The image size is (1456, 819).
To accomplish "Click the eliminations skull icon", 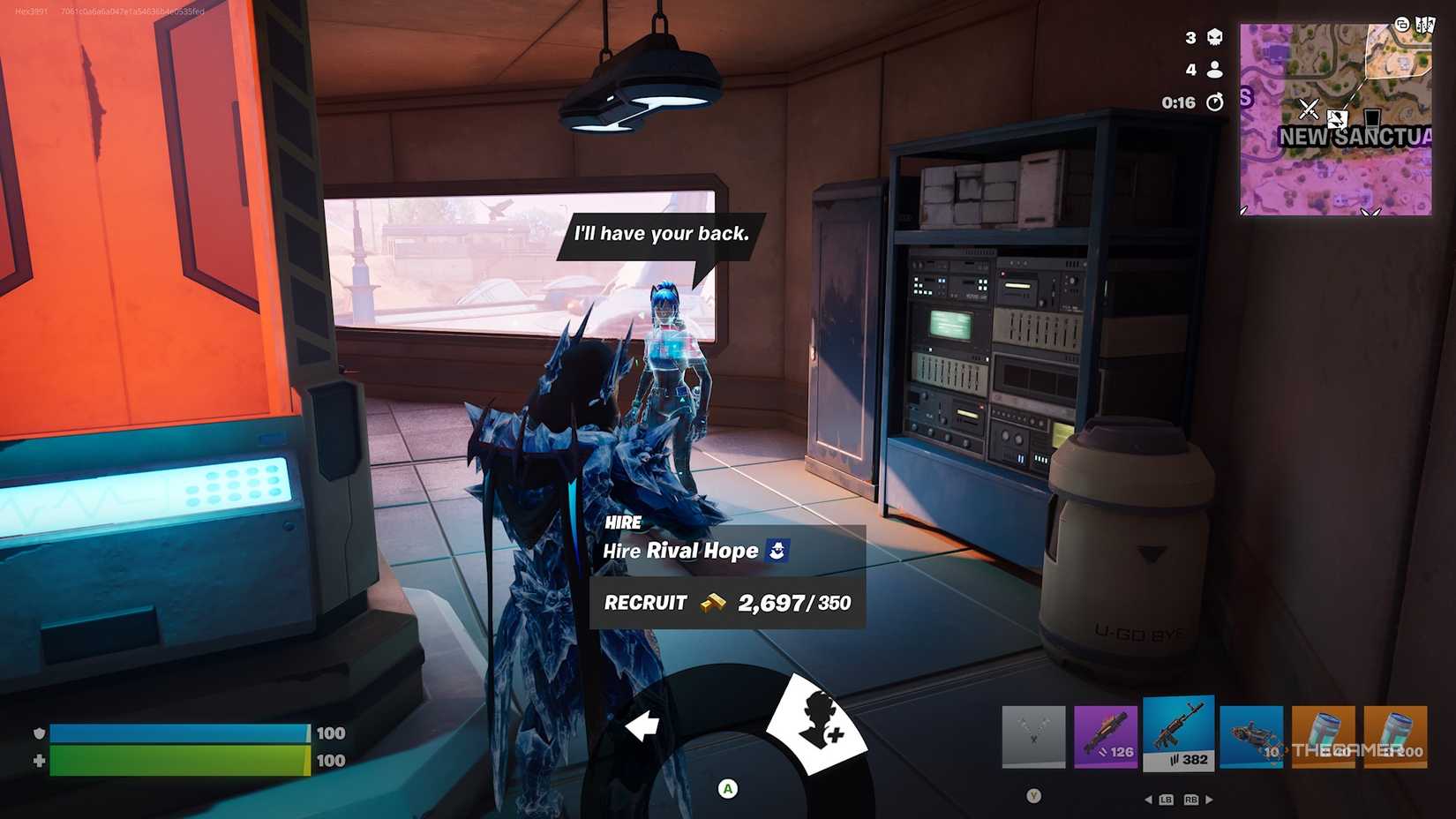I will click(1216, 38).
